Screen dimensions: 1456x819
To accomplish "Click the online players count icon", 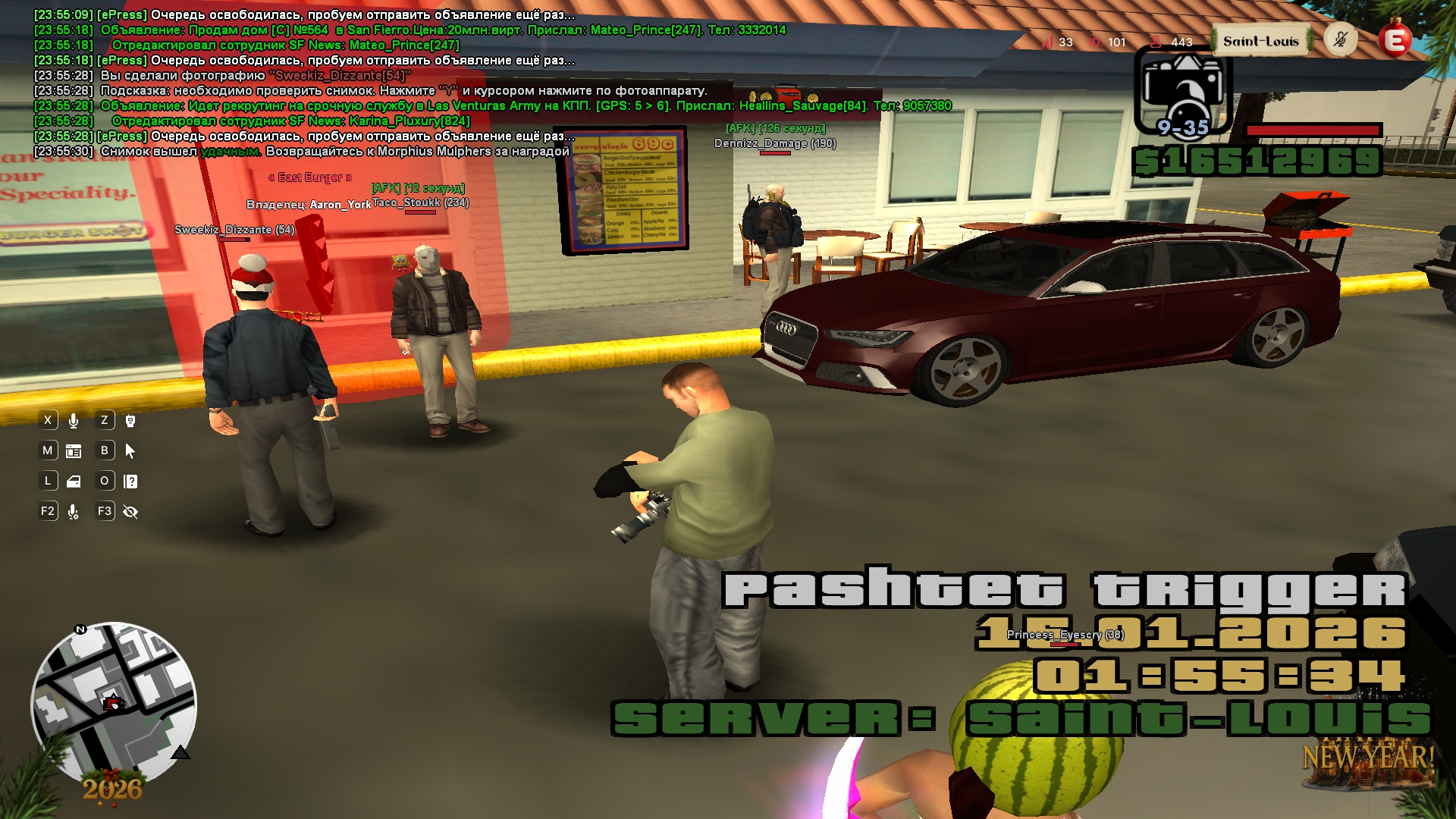I will (x=1156, y=42).
